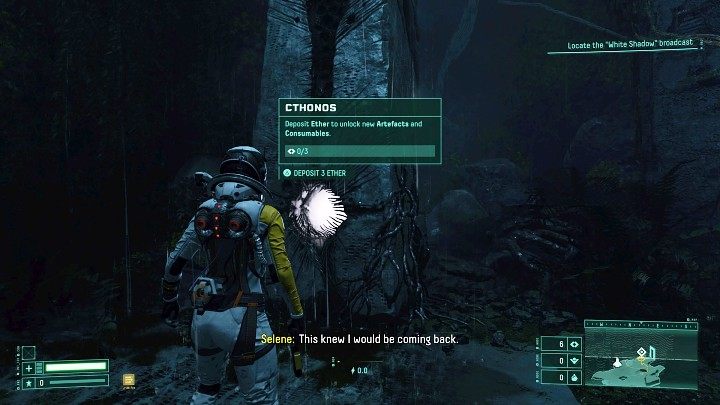Click the plus-sign integrity icon

(x=29, y=367)
